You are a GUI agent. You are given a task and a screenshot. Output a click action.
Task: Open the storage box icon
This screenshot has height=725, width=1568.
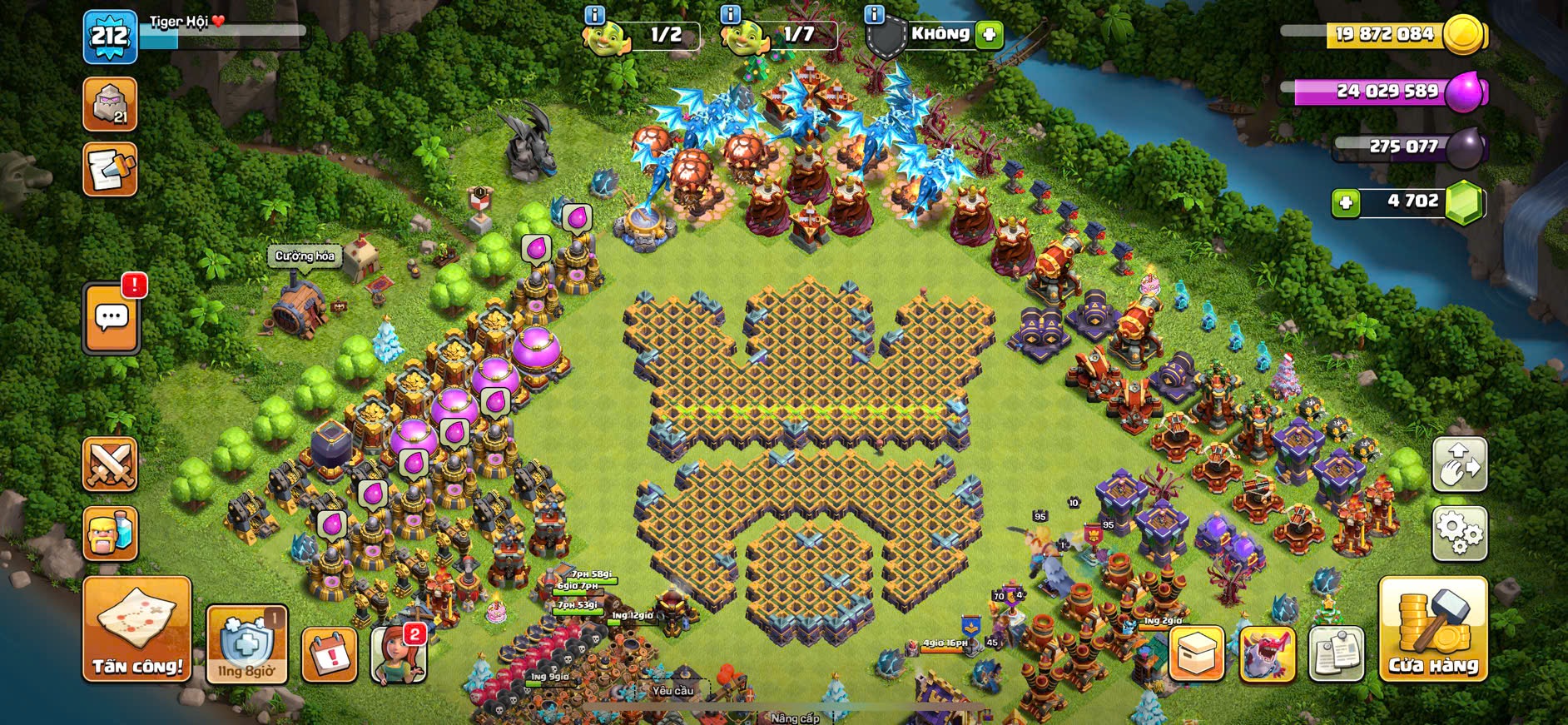[1197, 653]
